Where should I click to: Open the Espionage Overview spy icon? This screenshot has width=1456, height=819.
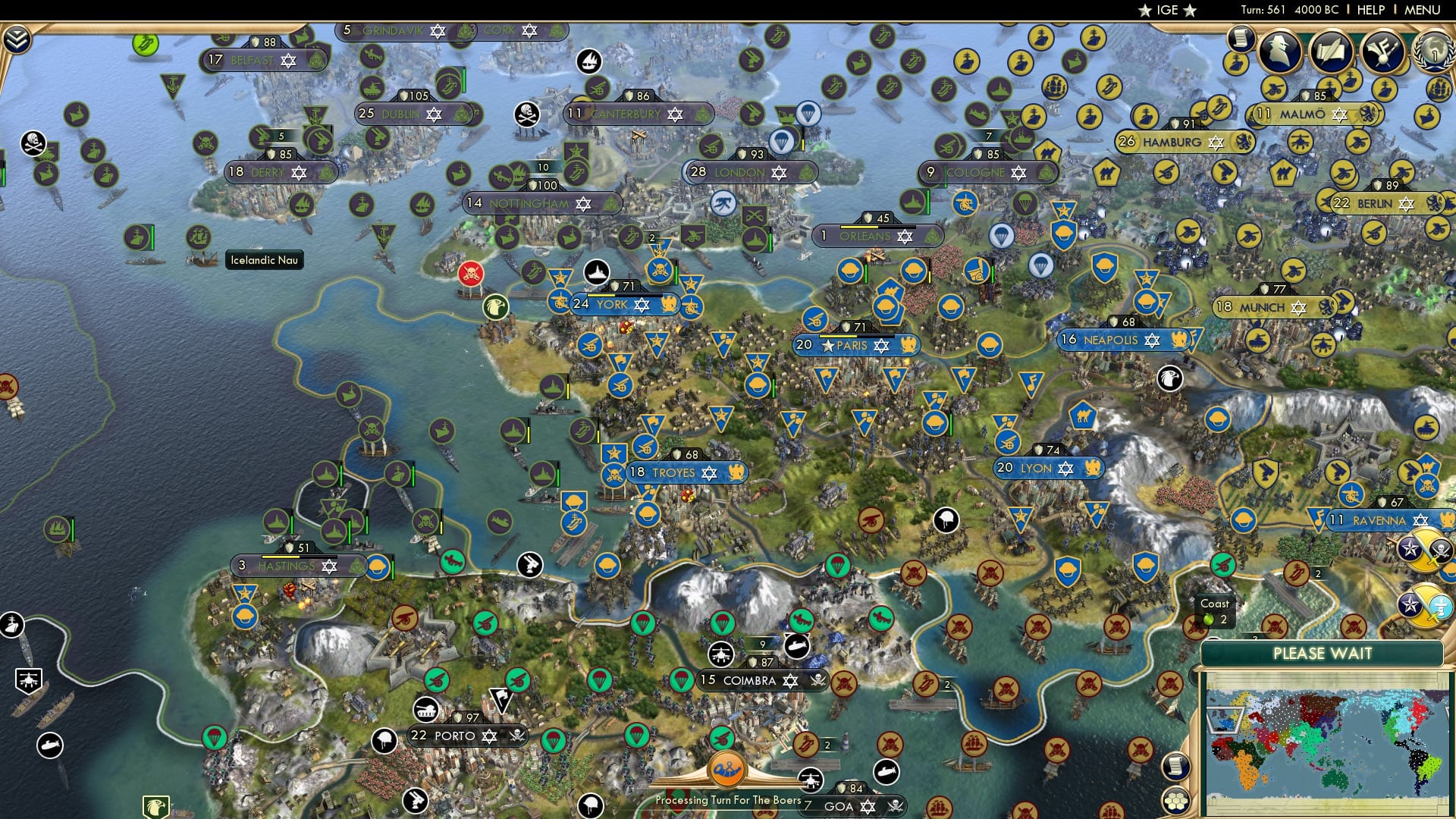click(x=1279, y=50)
